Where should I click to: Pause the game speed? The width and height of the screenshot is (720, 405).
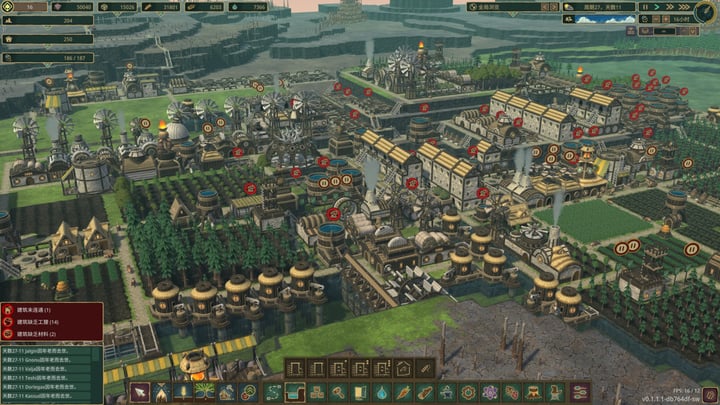coord(644,7)
